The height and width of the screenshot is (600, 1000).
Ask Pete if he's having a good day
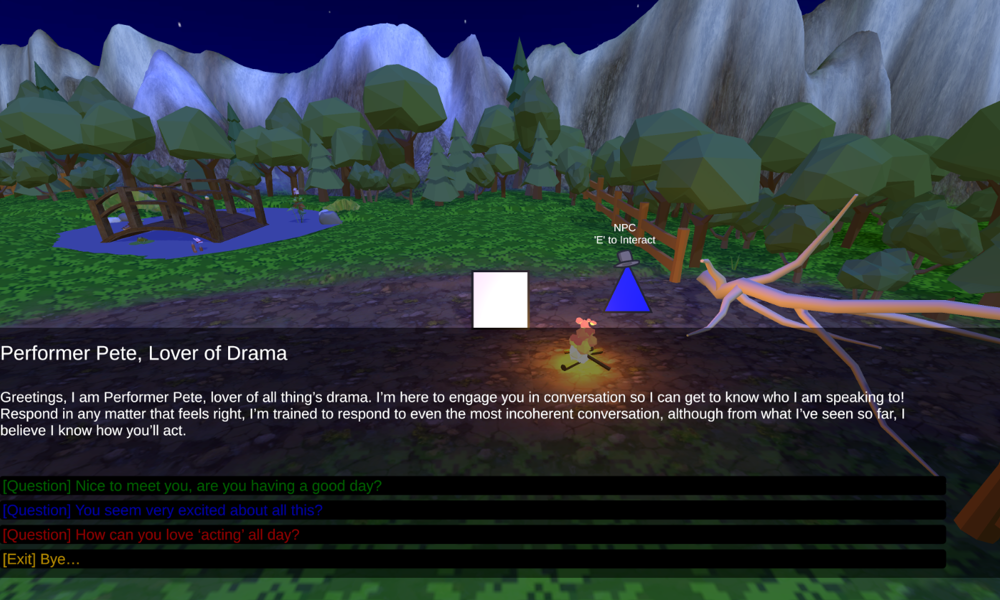tap(192, 486)
